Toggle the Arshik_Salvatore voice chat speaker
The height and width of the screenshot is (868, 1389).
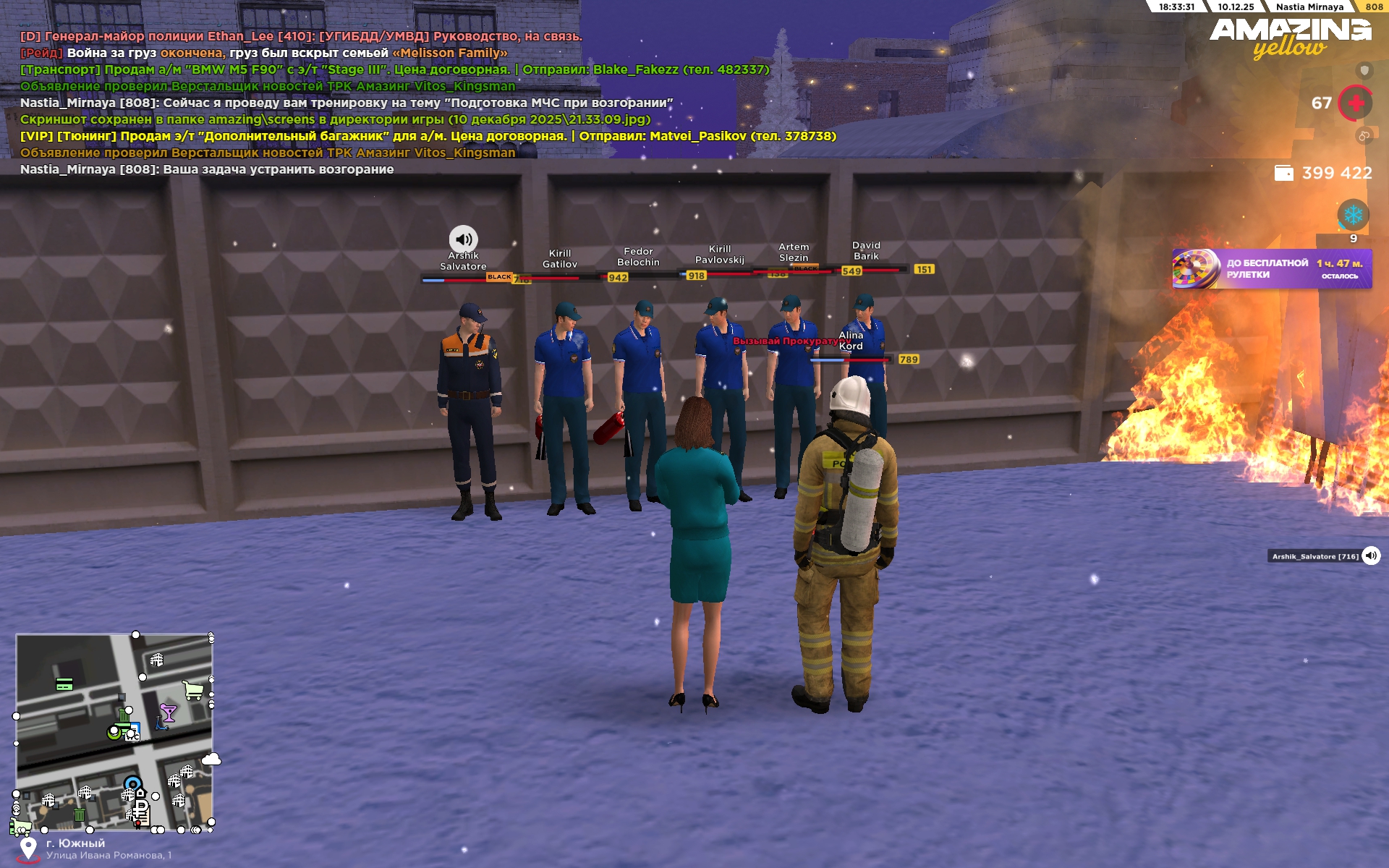(x=1371, y=556)
